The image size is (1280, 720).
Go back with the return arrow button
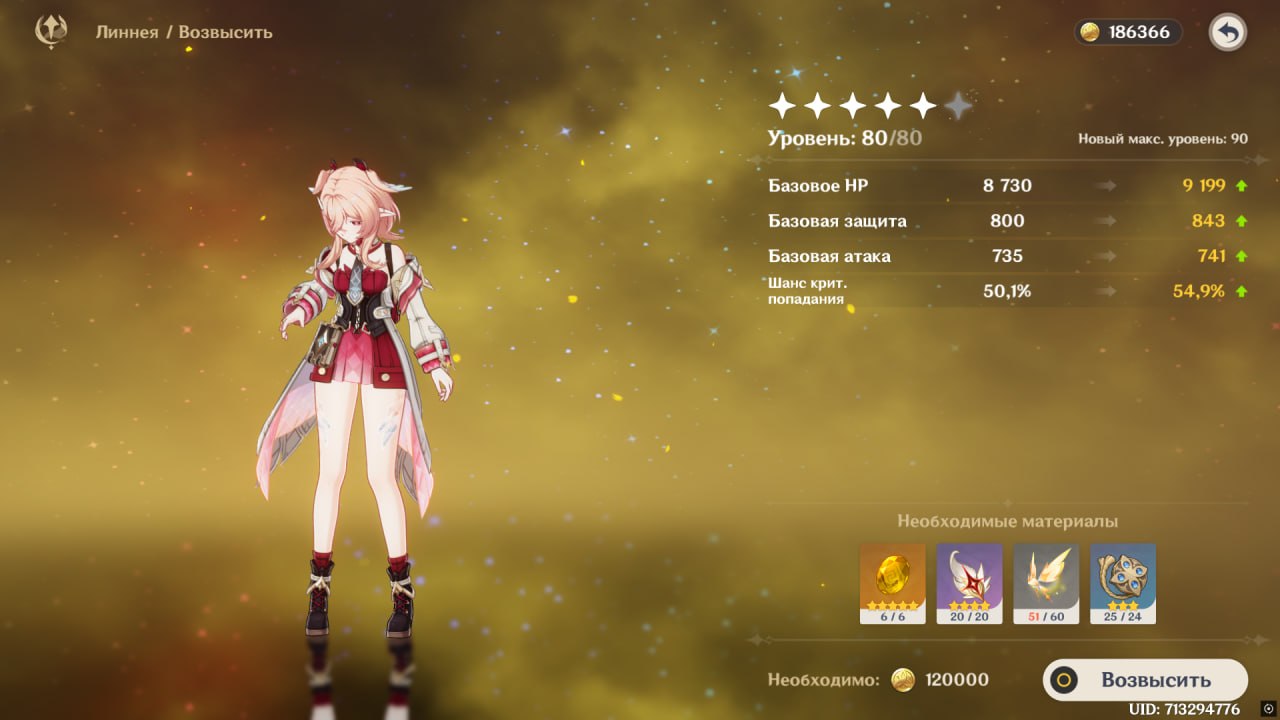tap(1227, 32)
